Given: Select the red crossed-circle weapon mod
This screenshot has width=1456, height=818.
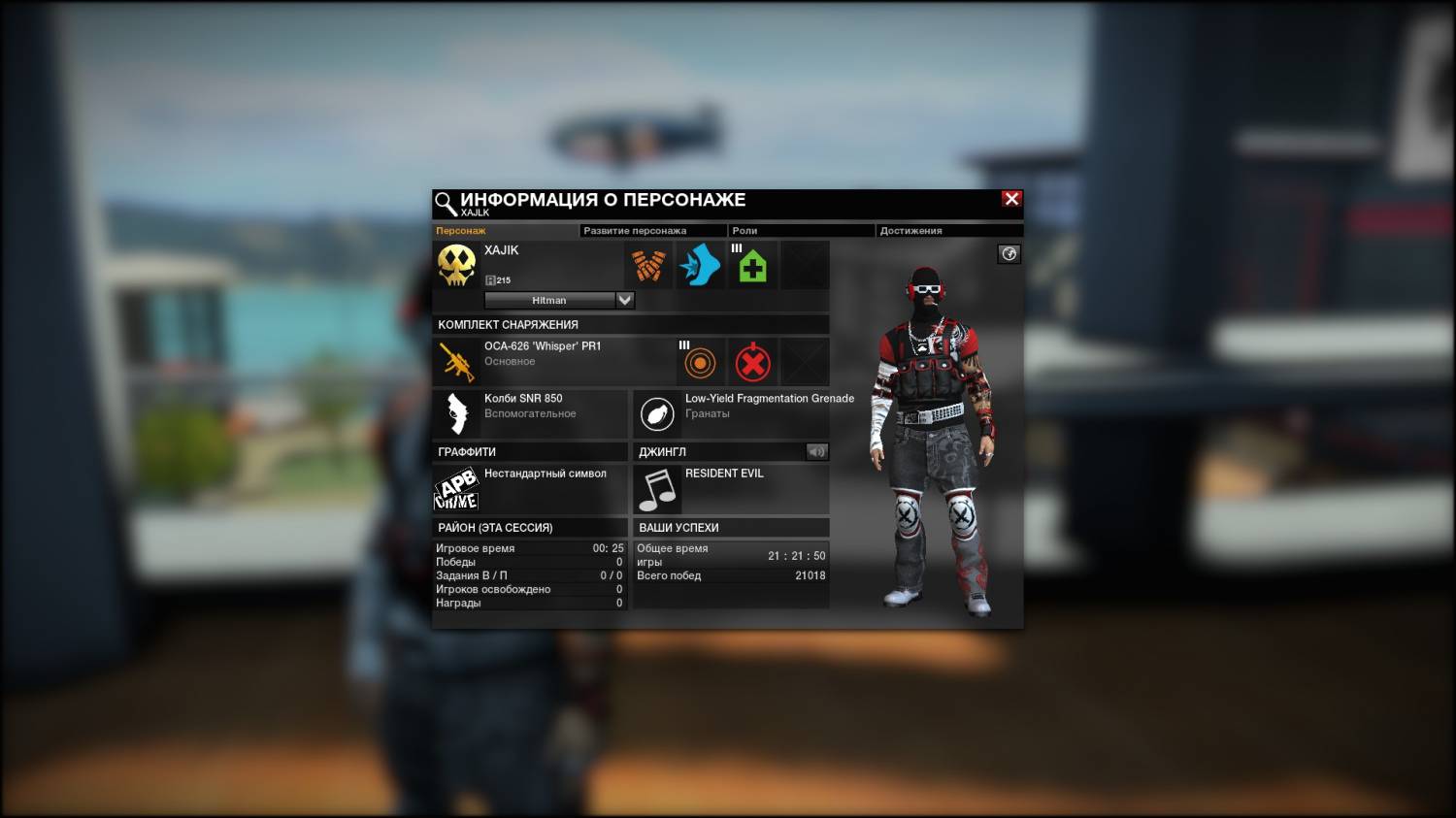Looking at the screenshot, I should (752, 363).
